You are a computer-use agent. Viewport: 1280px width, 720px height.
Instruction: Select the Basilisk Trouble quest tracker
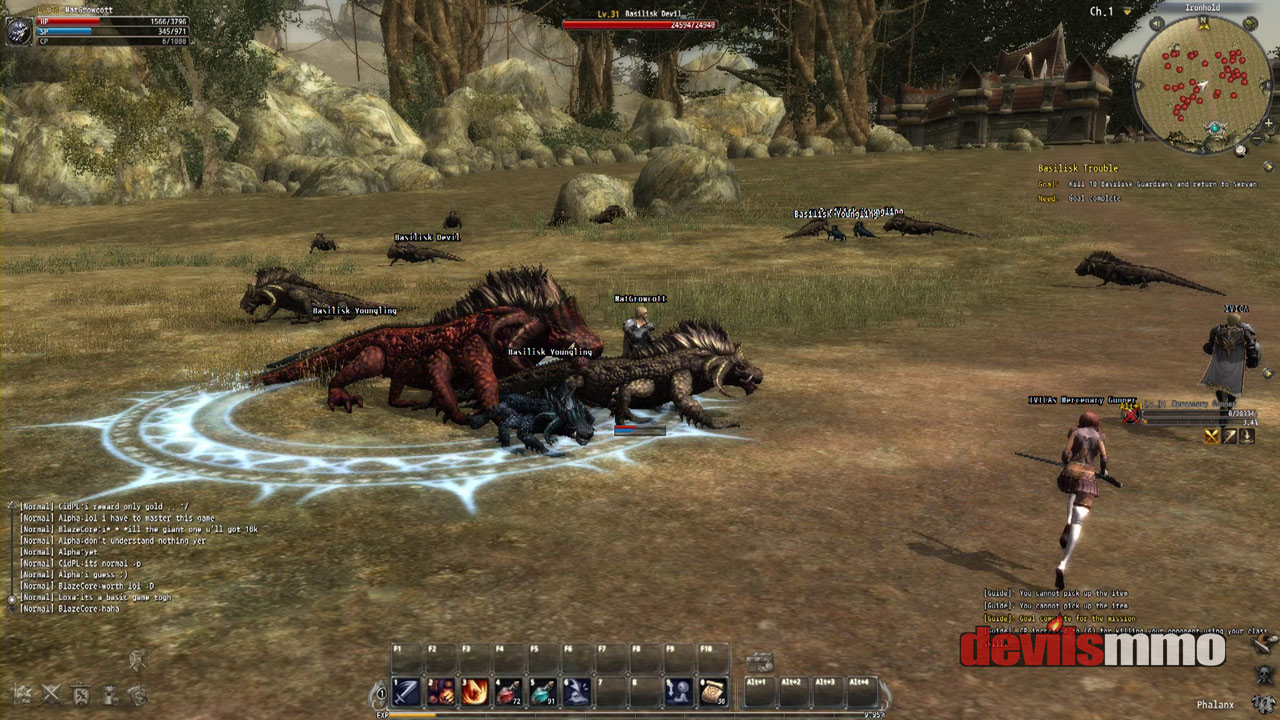point(1078,168)
